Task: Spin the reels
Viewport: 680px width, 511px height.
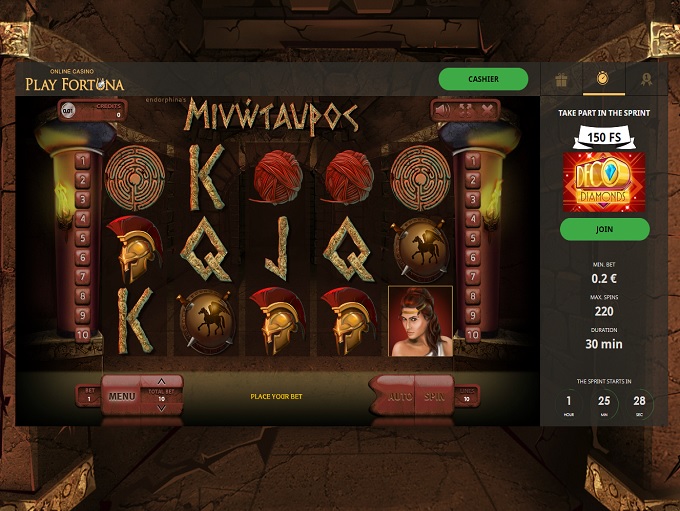Action: (434, 396)
